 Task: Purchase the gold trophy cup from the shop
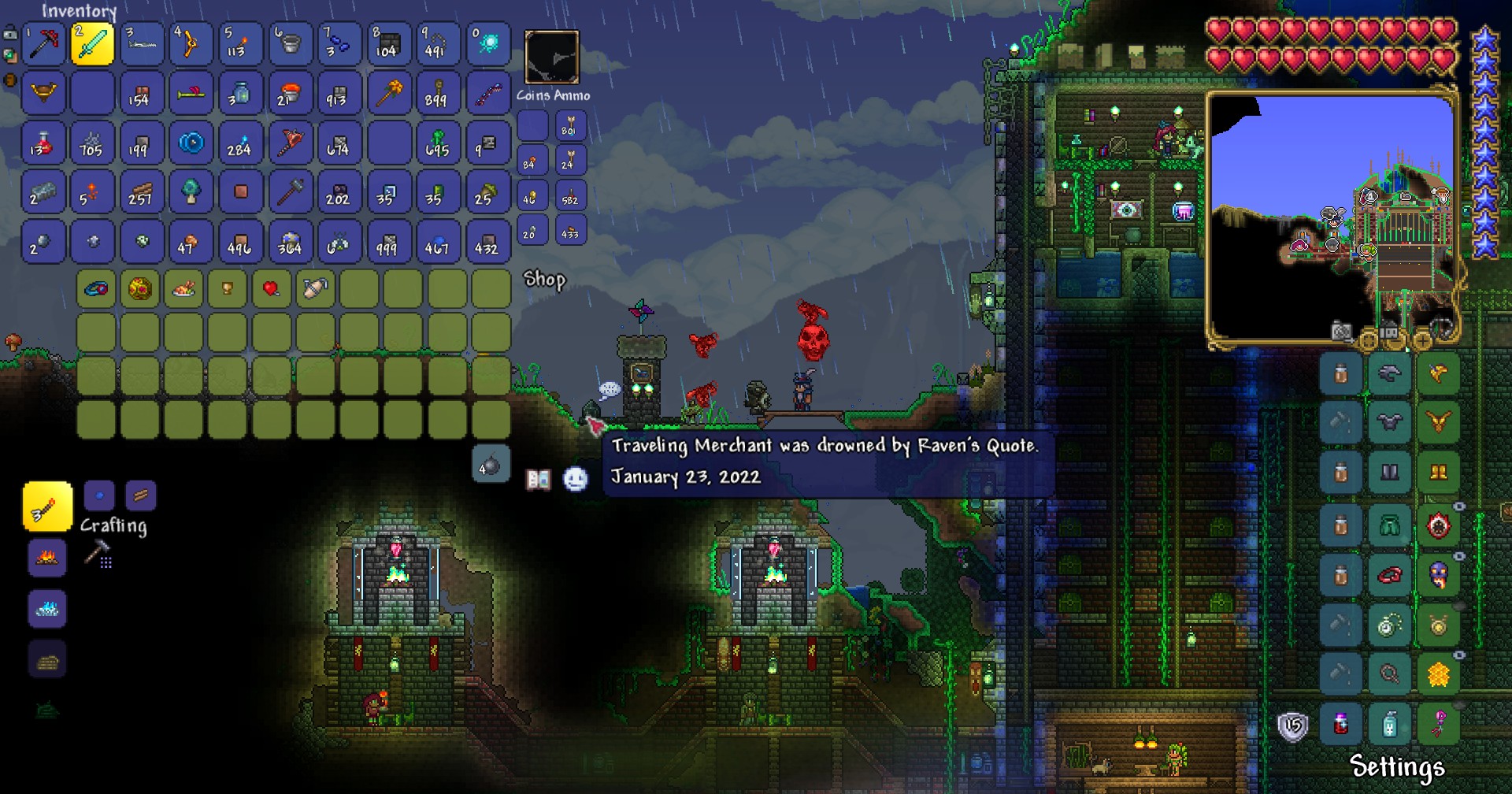pyautogui.click(x=228, y=289)
